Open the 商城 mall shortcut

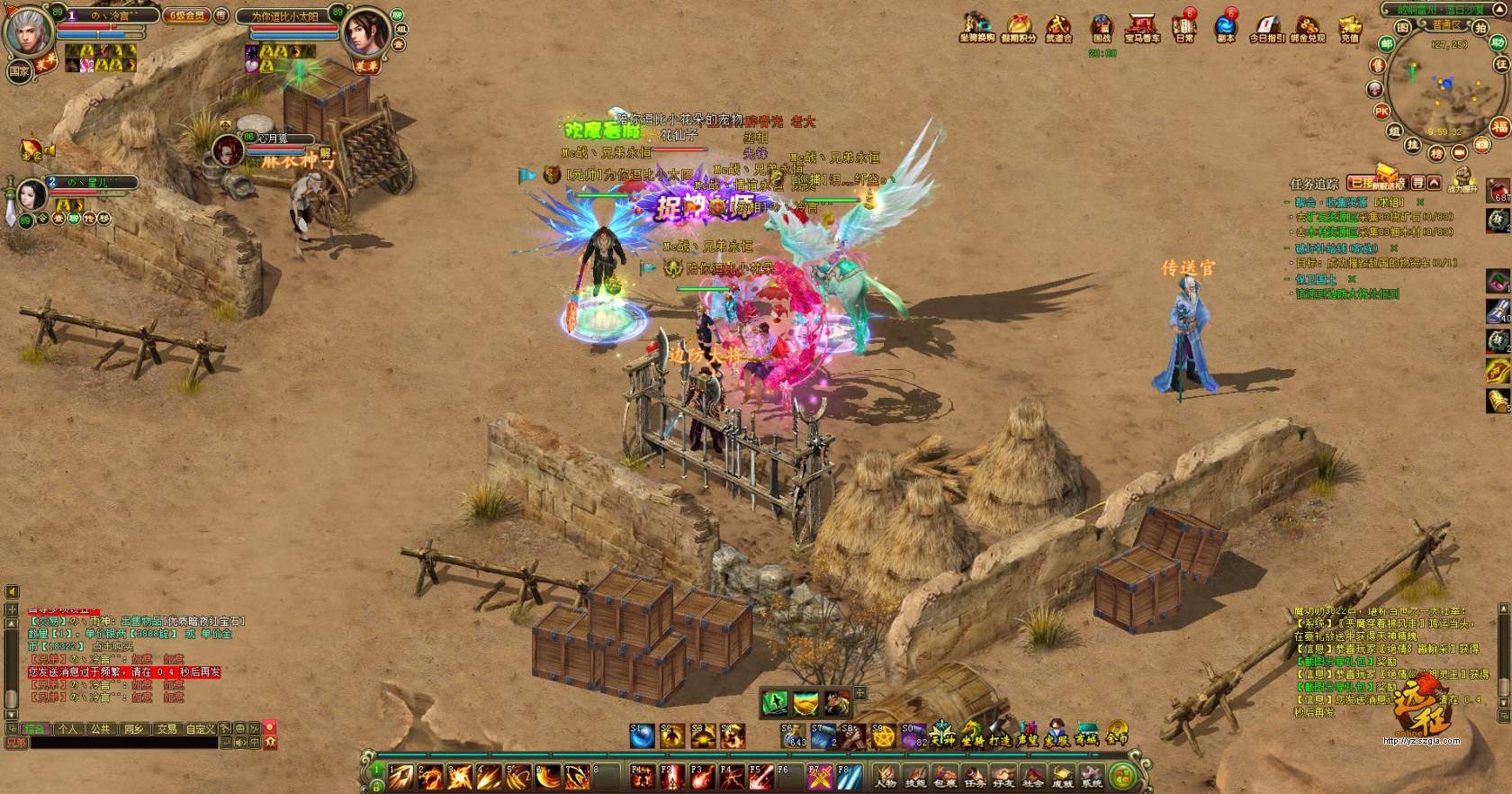(x=1087, y=735)
